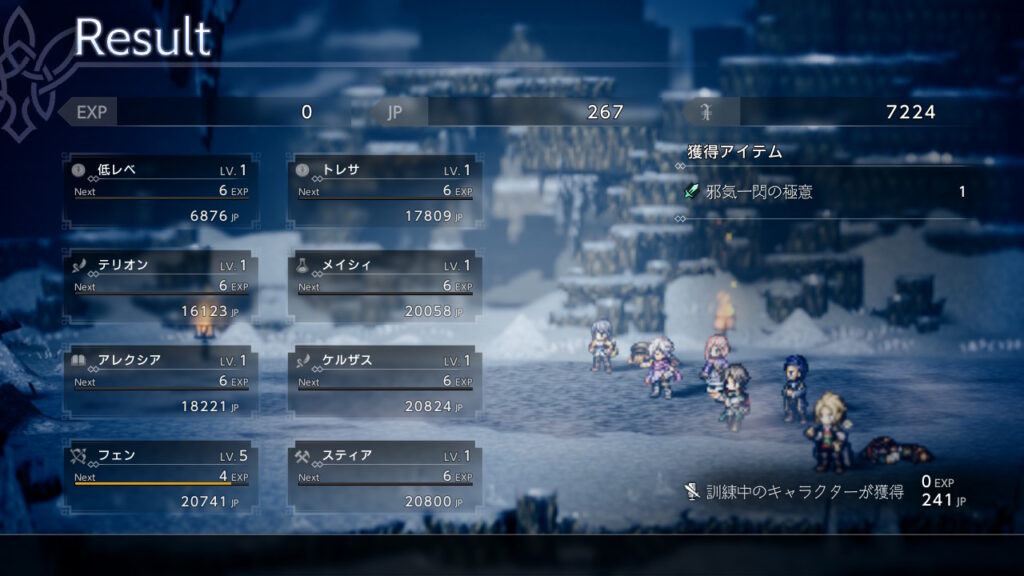
Task: Choose the ケルザス character panel
Action: coord(384,383)
